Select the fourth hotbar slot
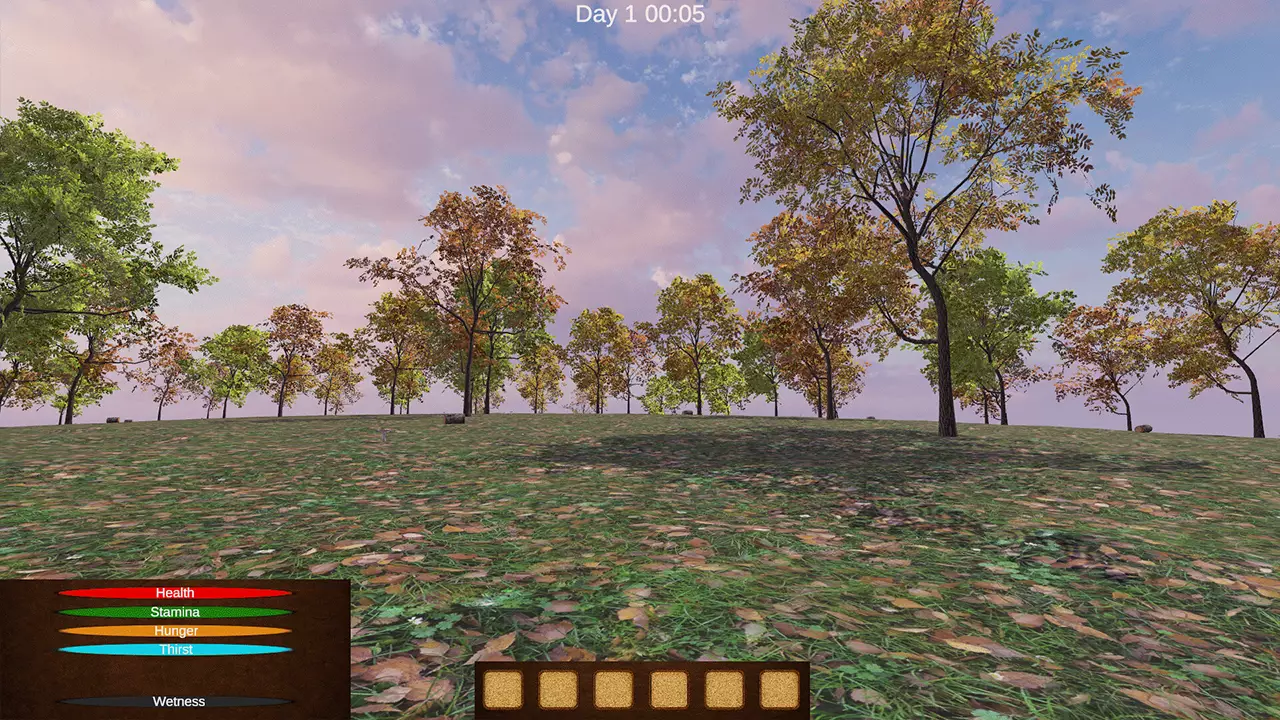The image size is (1280, 720). 667,690
